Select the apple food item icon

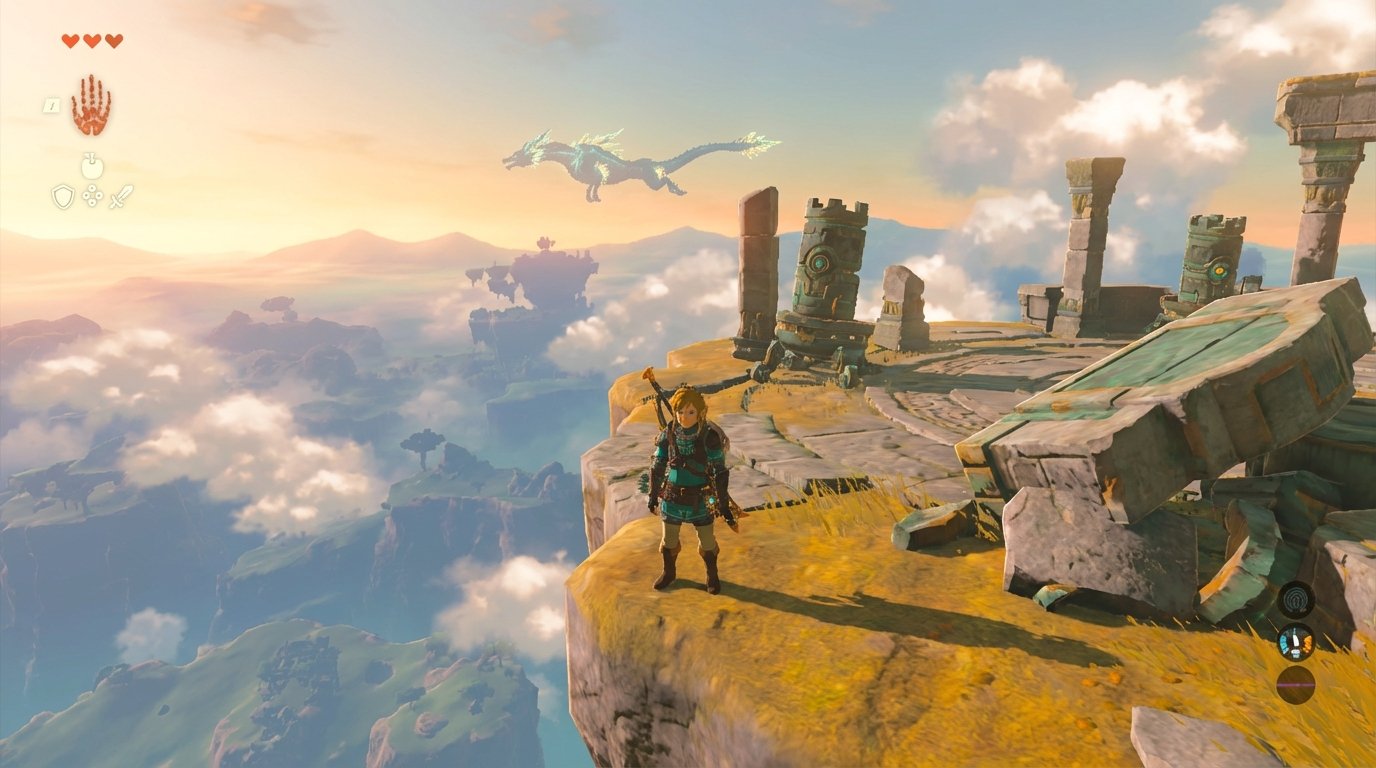coord(92,166)
